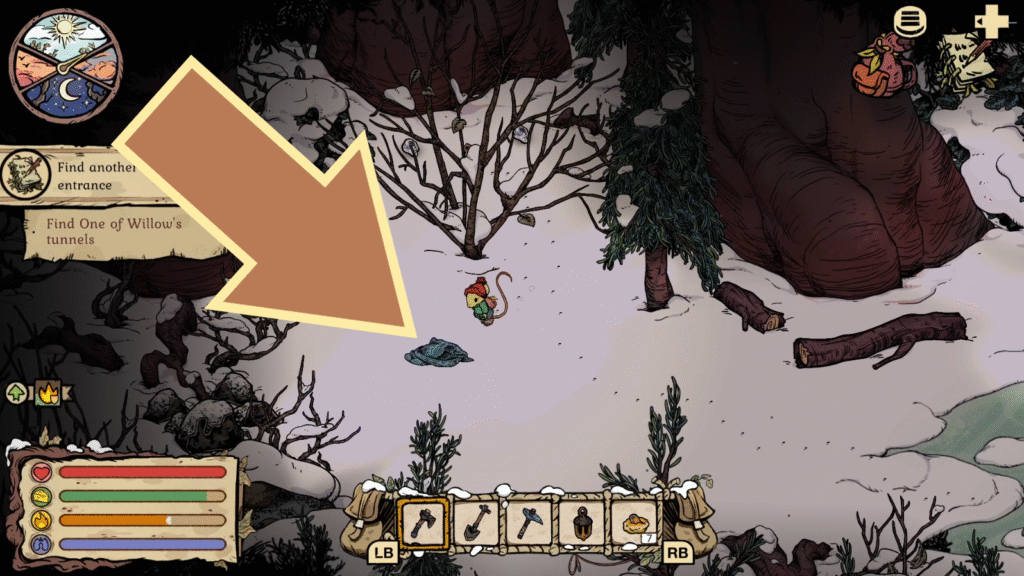Choose the shovel hotbar slot
1024x576 pixels.
tap(476, 522)
